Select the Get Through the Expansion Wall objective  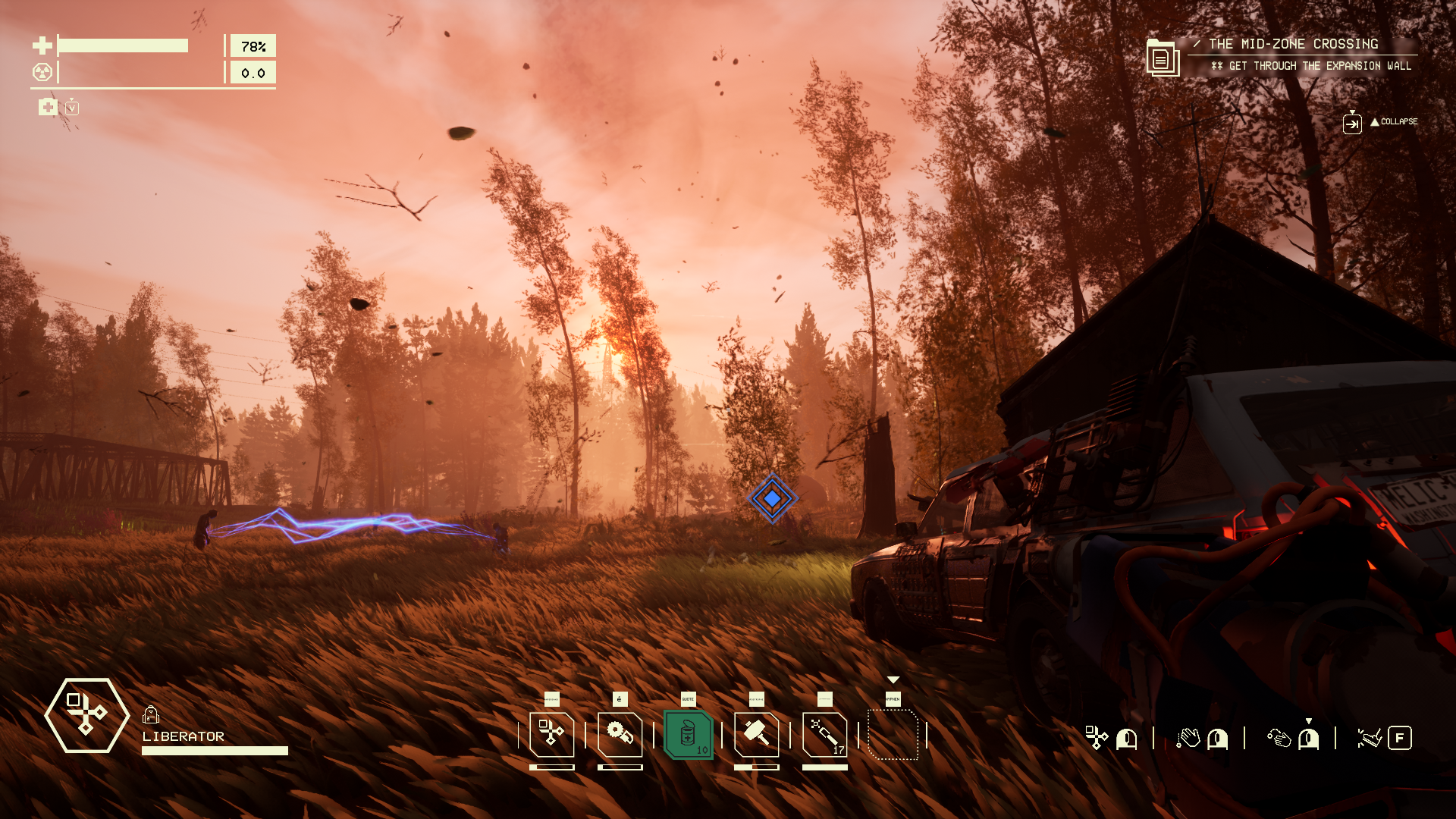[1319, 66]
